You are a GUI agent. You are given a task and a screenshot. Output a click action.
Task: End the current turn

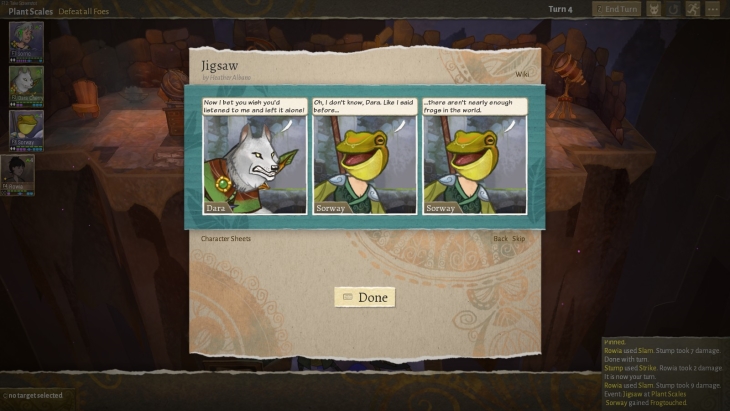616,9
